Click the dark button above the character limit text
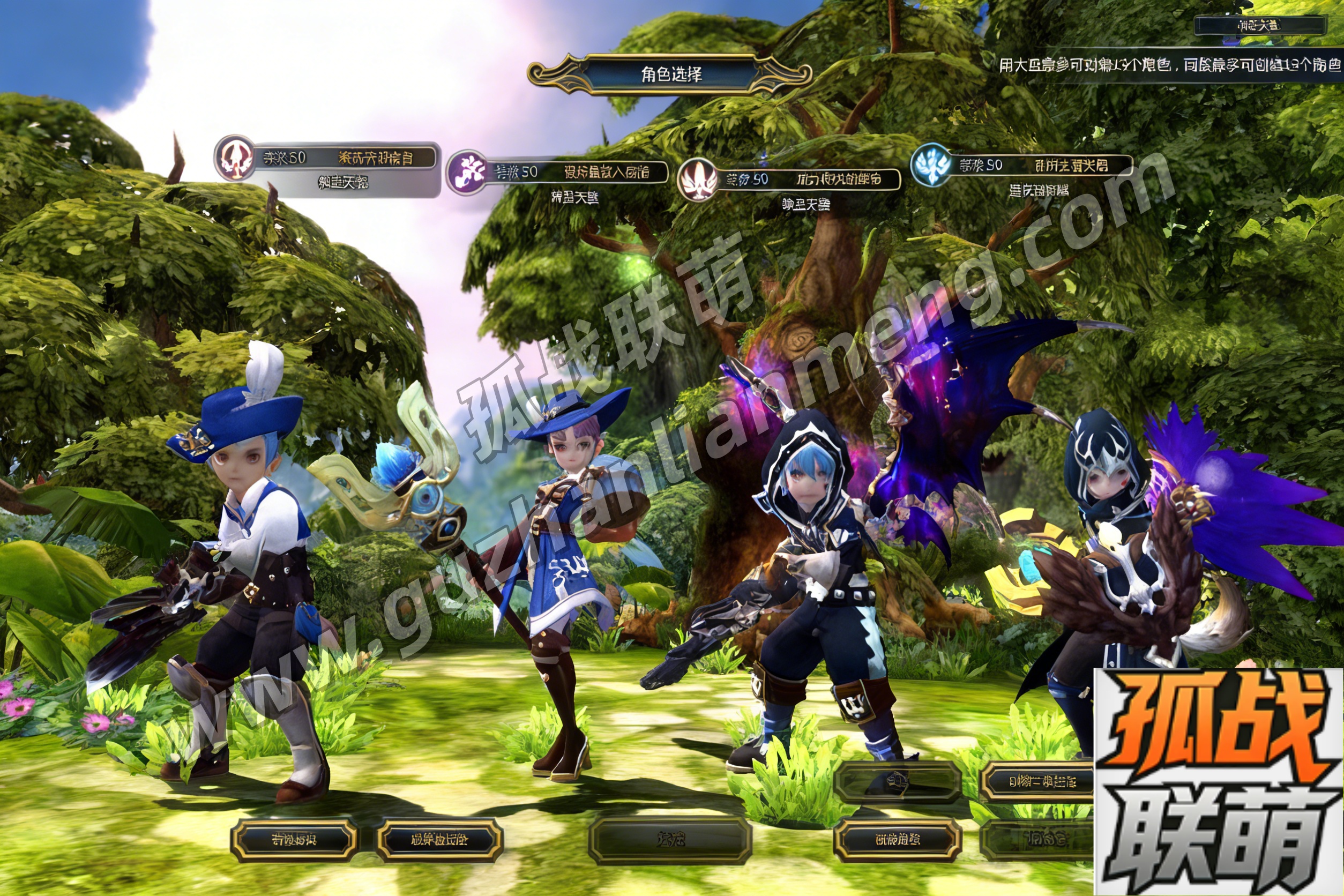Image resolution: width=1344 pixels, height=896 pixels. [1259, 25]
